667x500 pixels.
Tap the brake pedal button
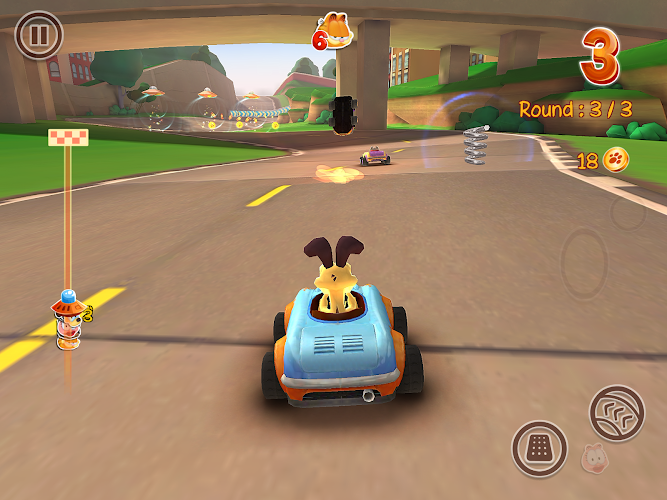point(540,448)
